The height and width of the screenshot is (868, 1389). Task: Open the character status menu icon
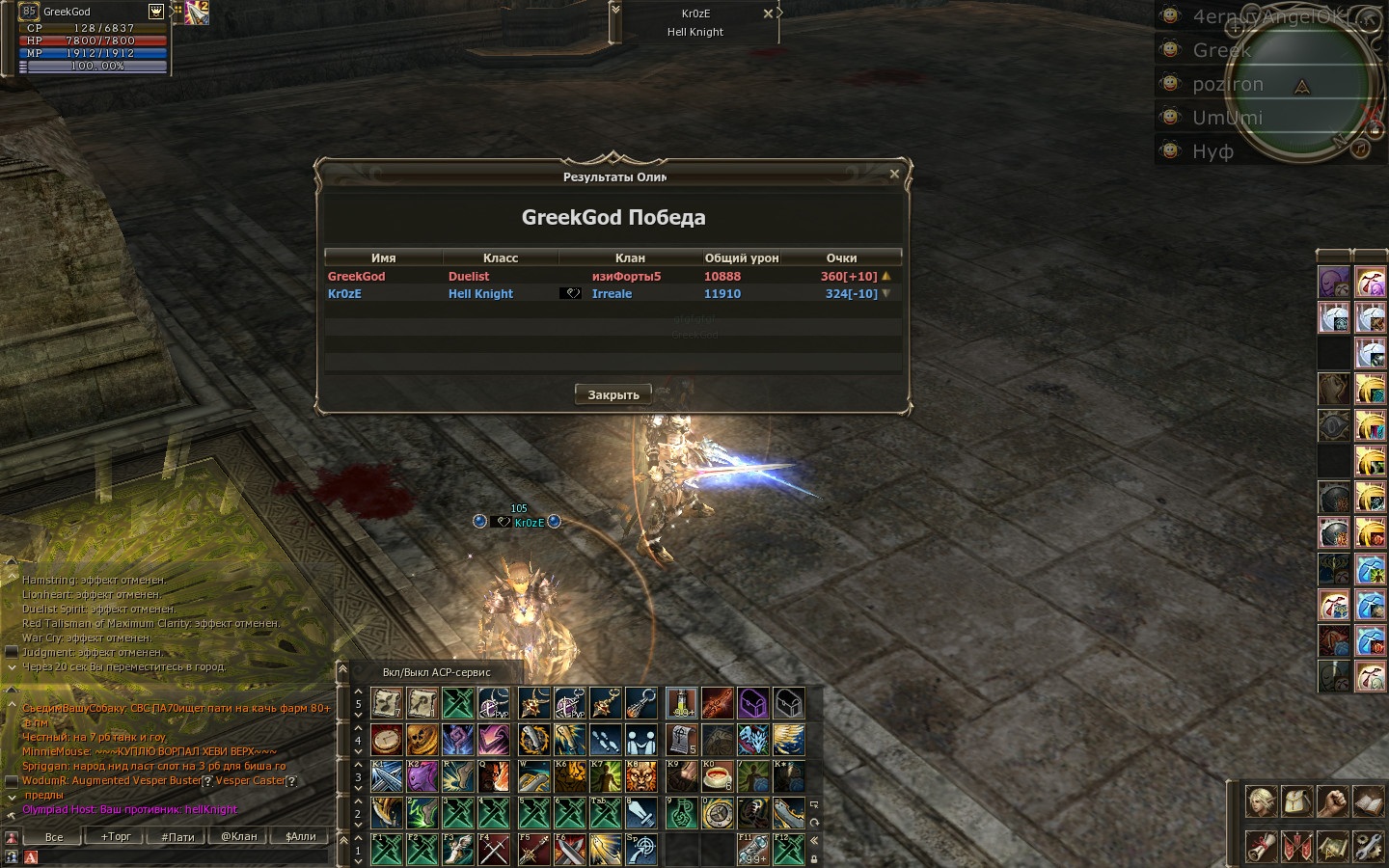point(1261,801)
